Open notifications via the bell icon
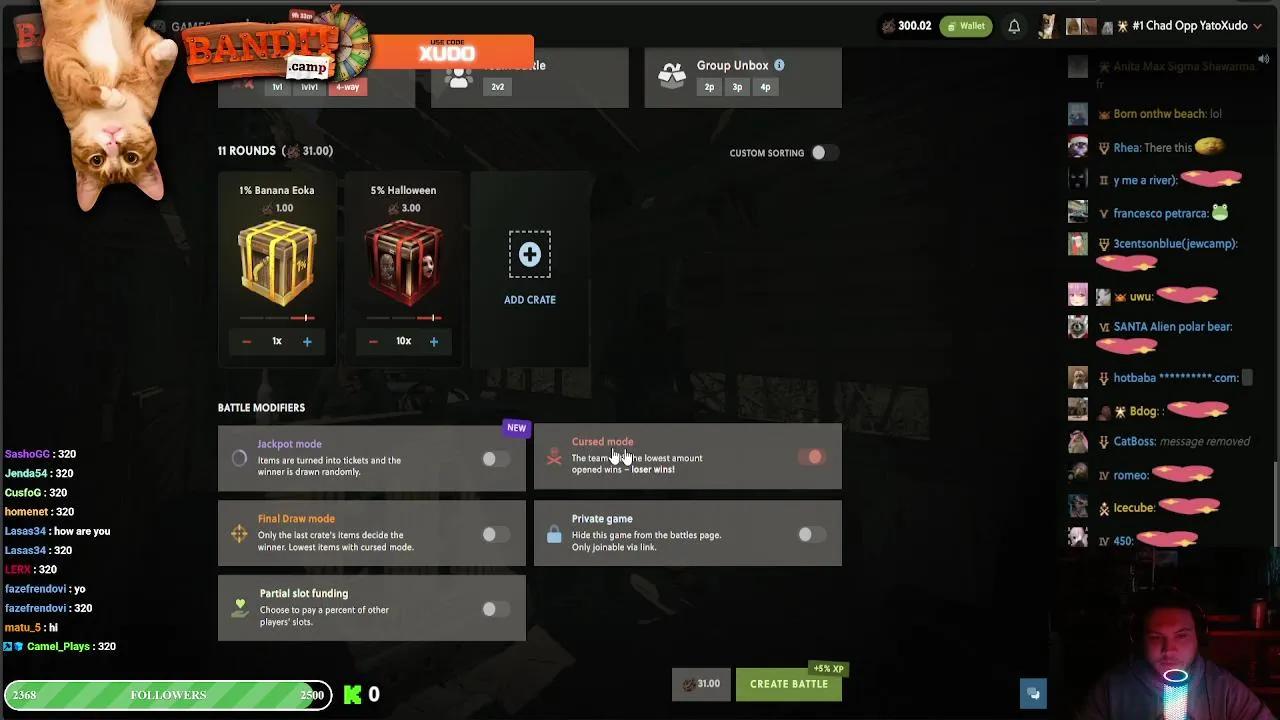Image resolution: width=1280 pixels, height=720 pixels. (x=1014, y=26)
